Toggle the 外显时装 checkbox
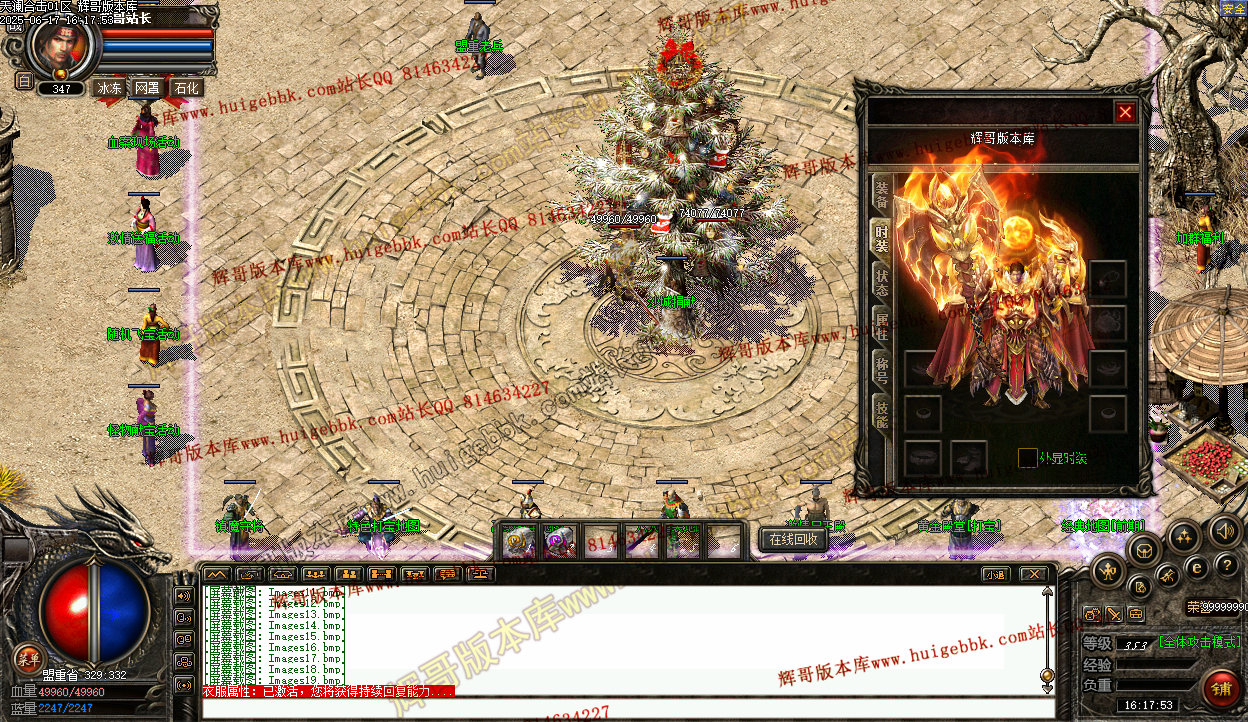Image resolution: width=1248 pixels, height=722 pixels. [1027, 458]
